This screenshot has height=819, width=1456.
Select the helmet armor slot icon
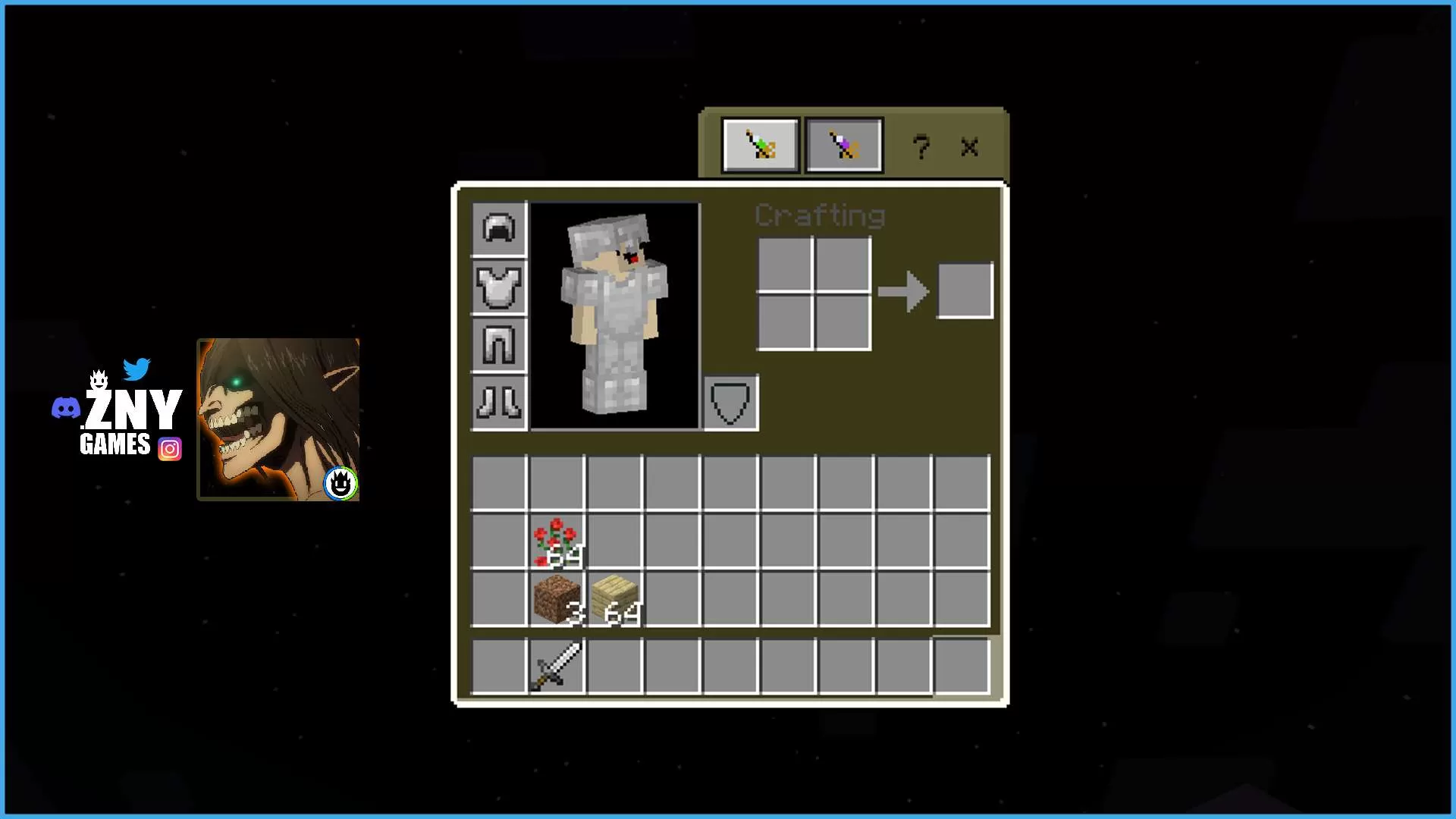pos(498,229)
